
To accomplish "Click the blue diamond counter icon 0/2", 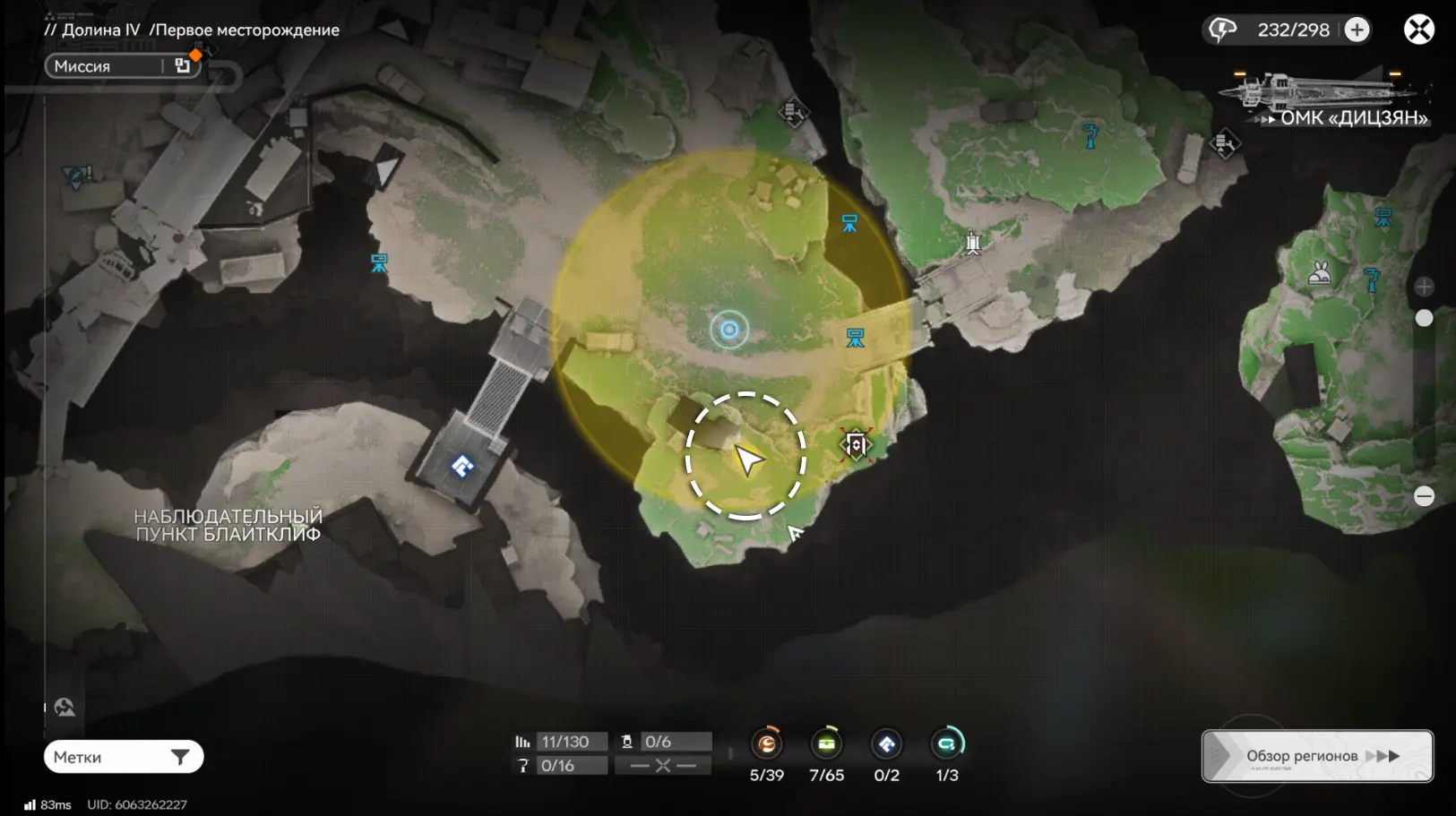I will (x=886, y=743).
